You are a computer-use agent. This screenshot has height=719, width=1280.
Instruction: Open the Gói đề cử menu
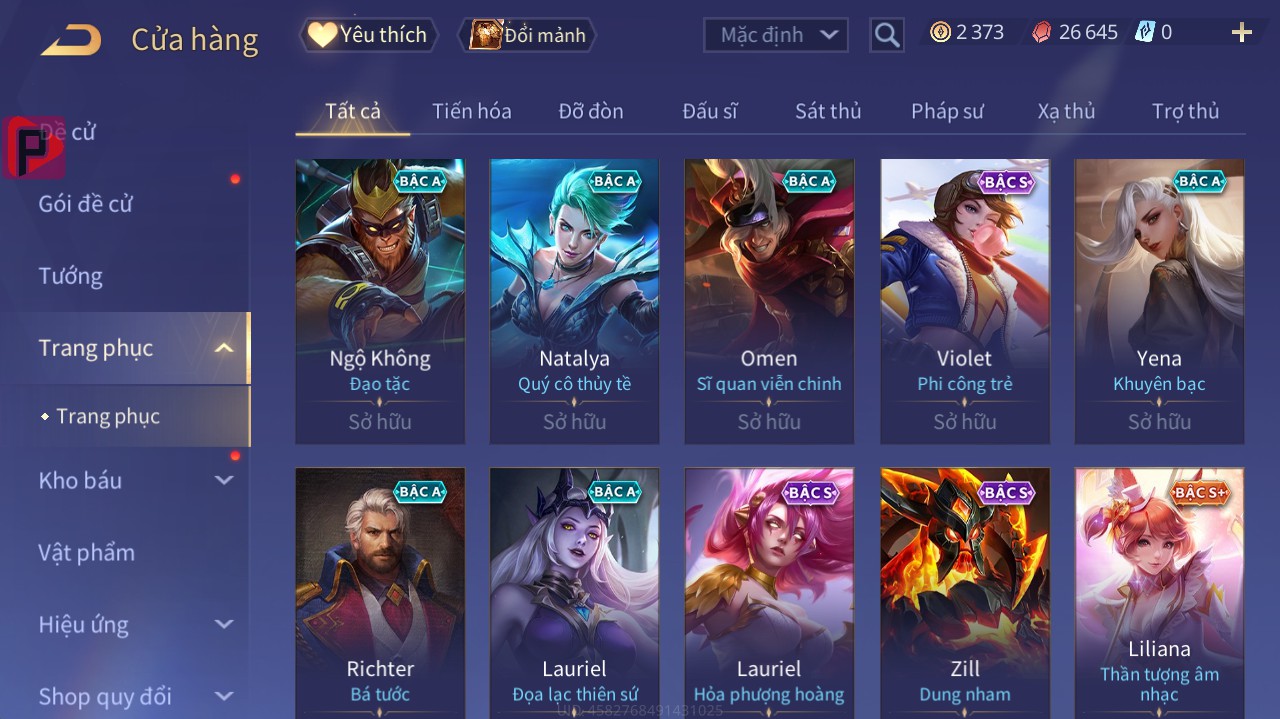(86, 204)
